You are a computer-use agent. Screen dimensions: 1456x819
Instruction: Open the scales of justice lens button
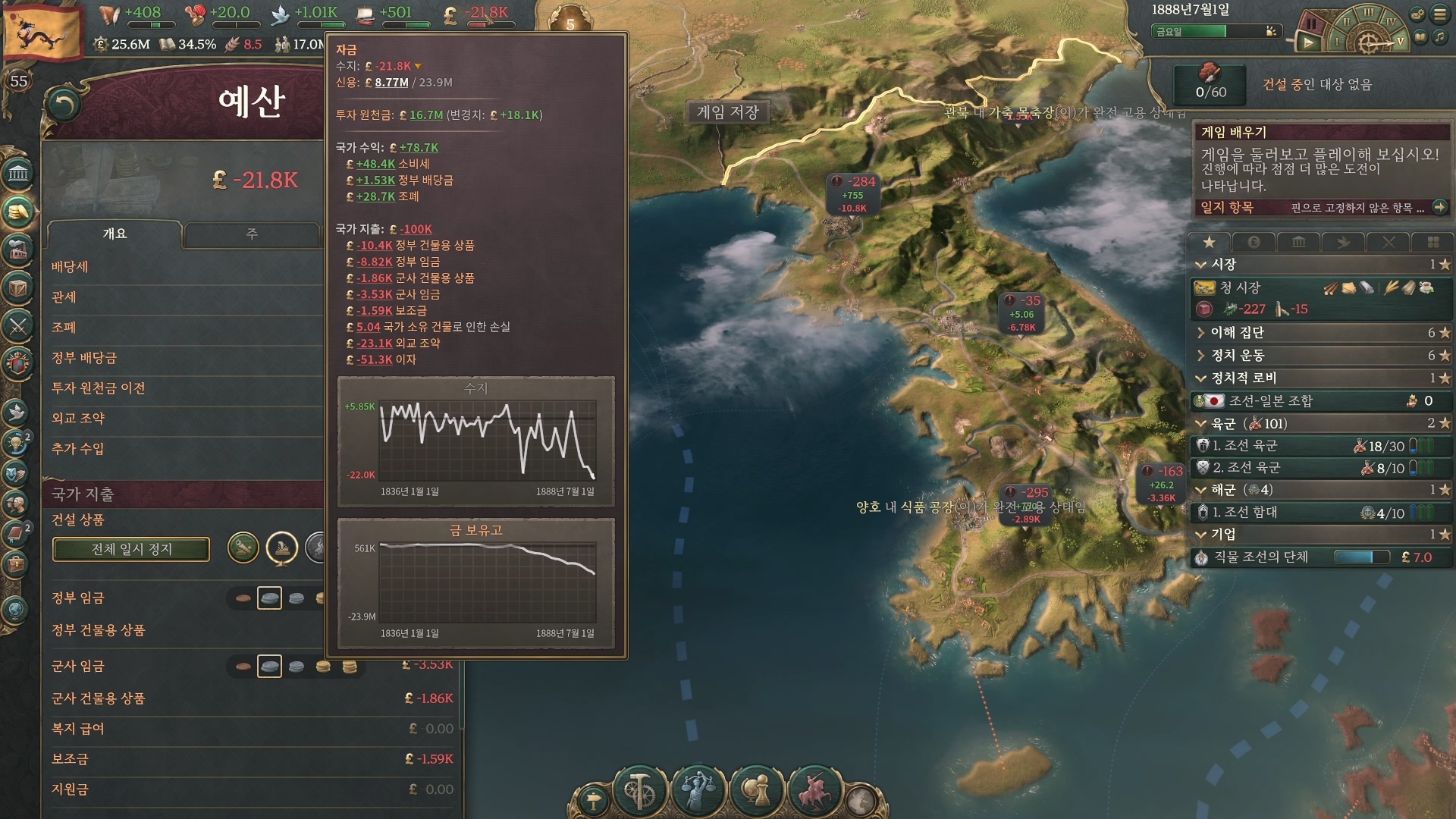(698, 789)
